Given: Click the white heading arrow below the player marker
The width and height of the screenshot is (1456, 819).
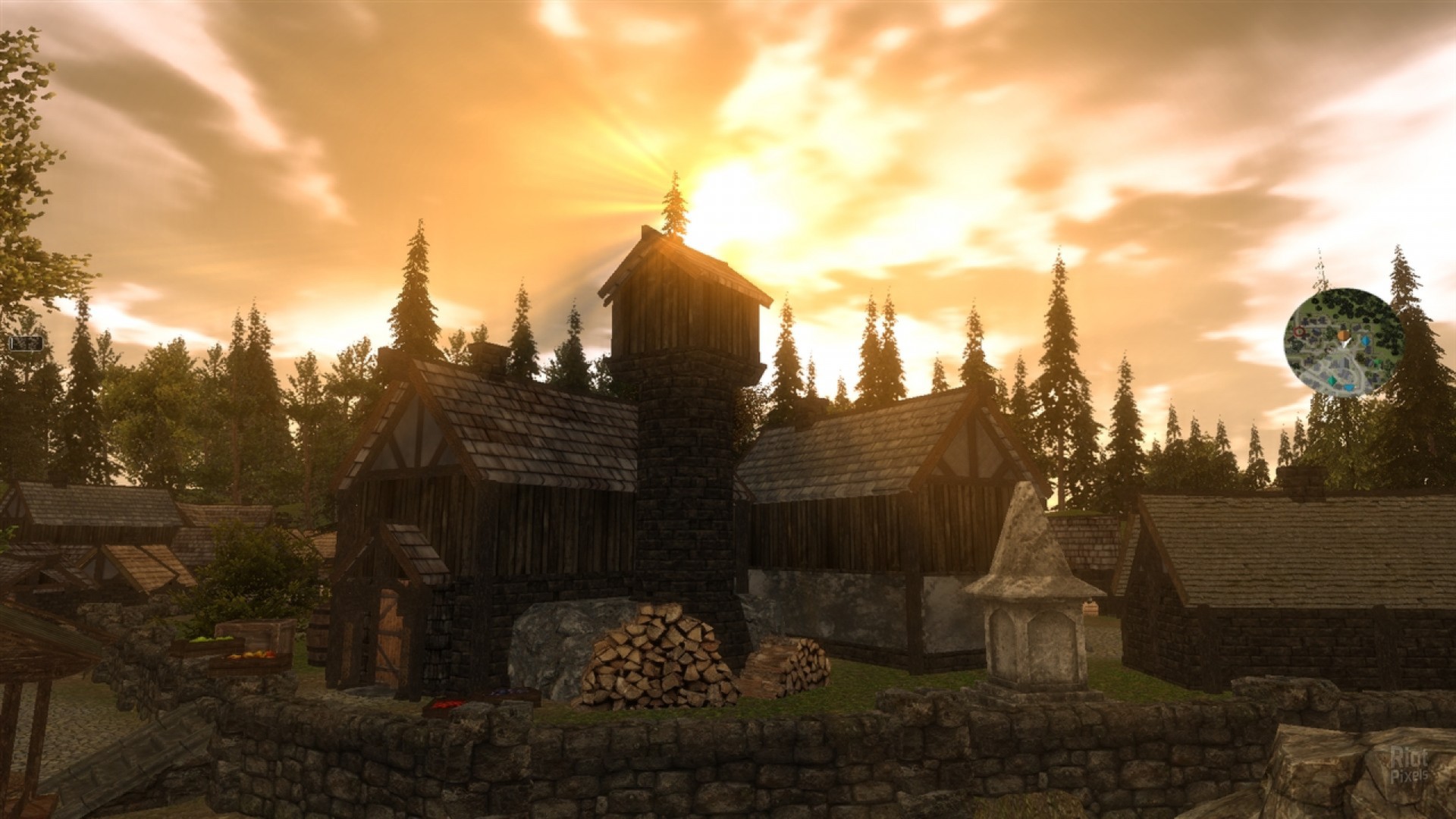Looking at the screenshot, I should coord(1345,344).
